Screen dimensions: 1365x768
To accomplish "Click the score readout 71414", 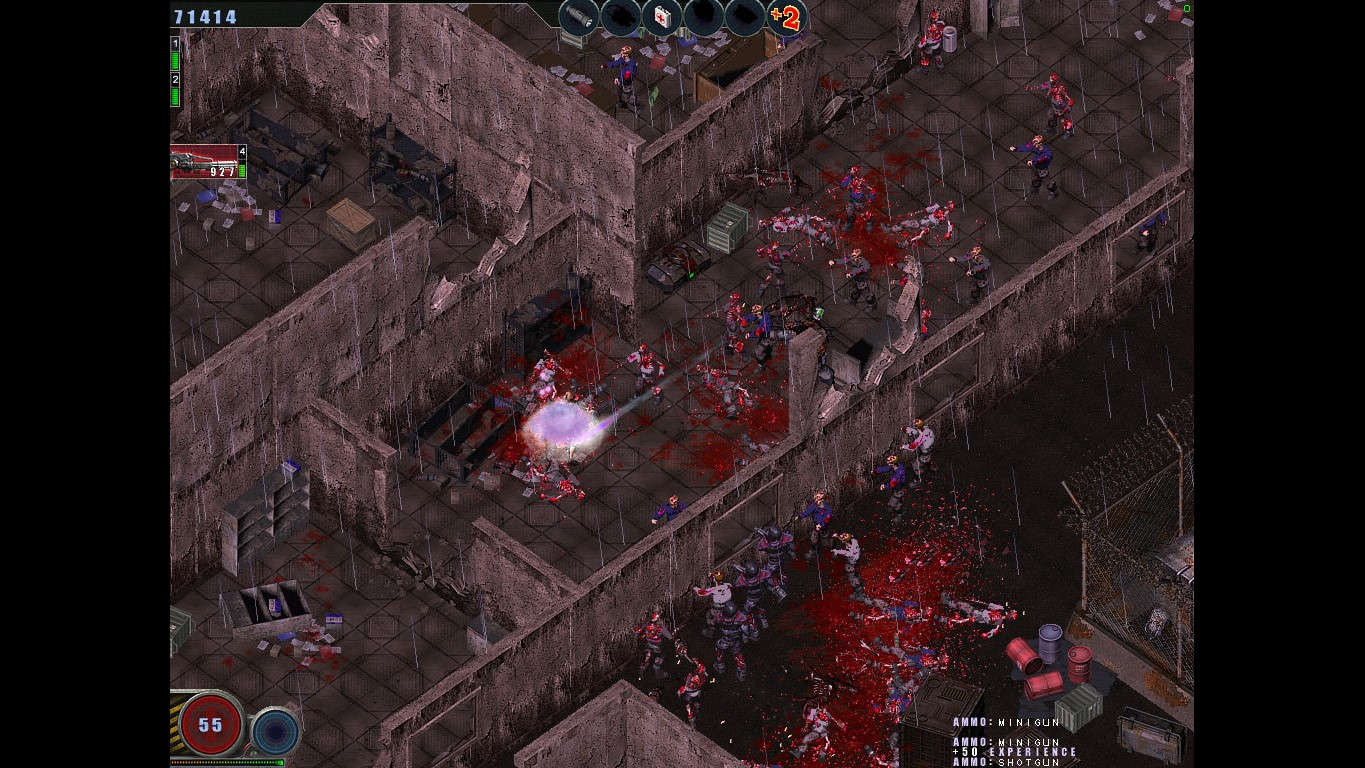I will (x=203, y=15).
